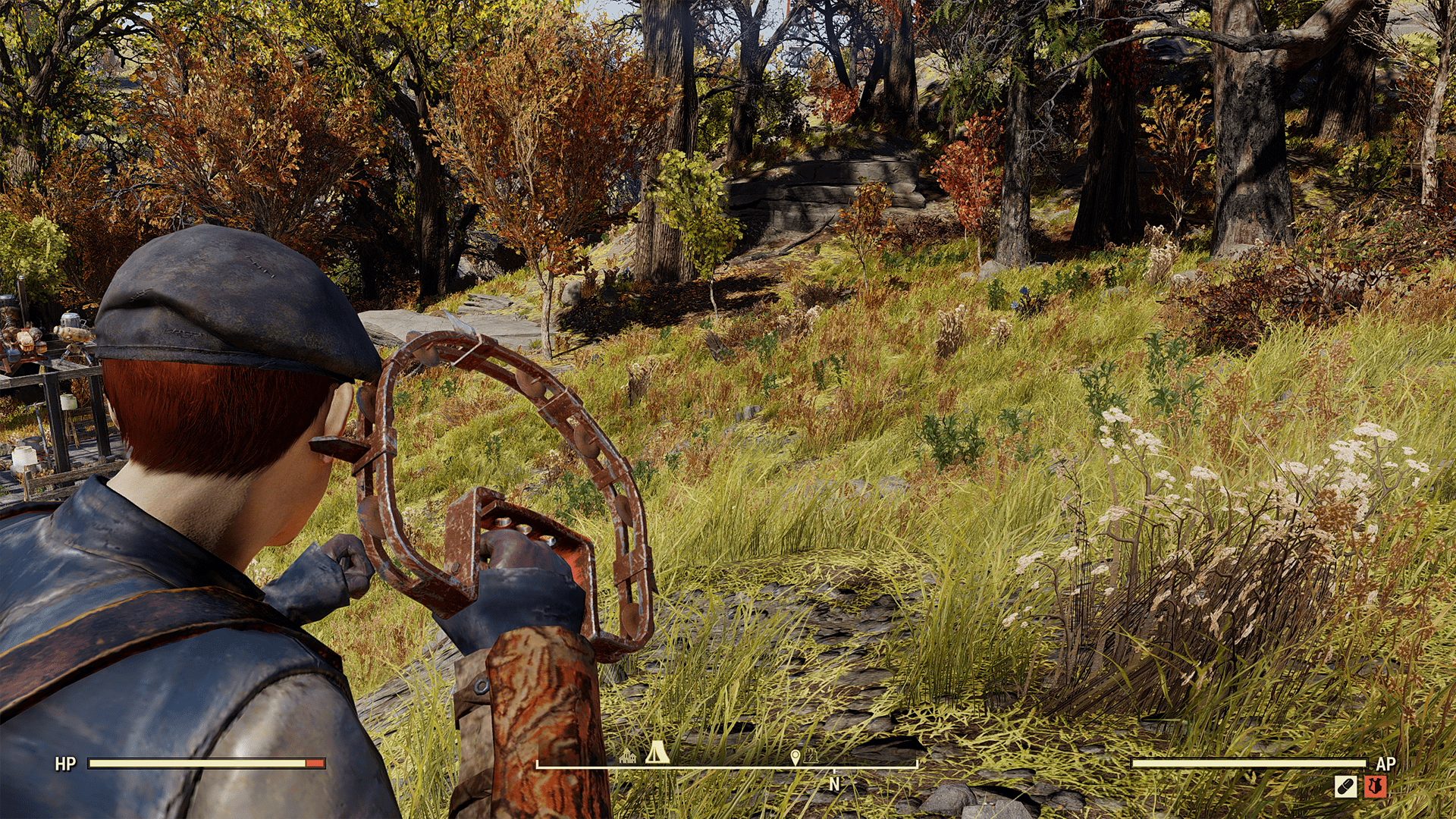The width and height of the screenshot is (1456, 819).
Task: Click the N north indicator on compass
Action: tap(834, 785)
